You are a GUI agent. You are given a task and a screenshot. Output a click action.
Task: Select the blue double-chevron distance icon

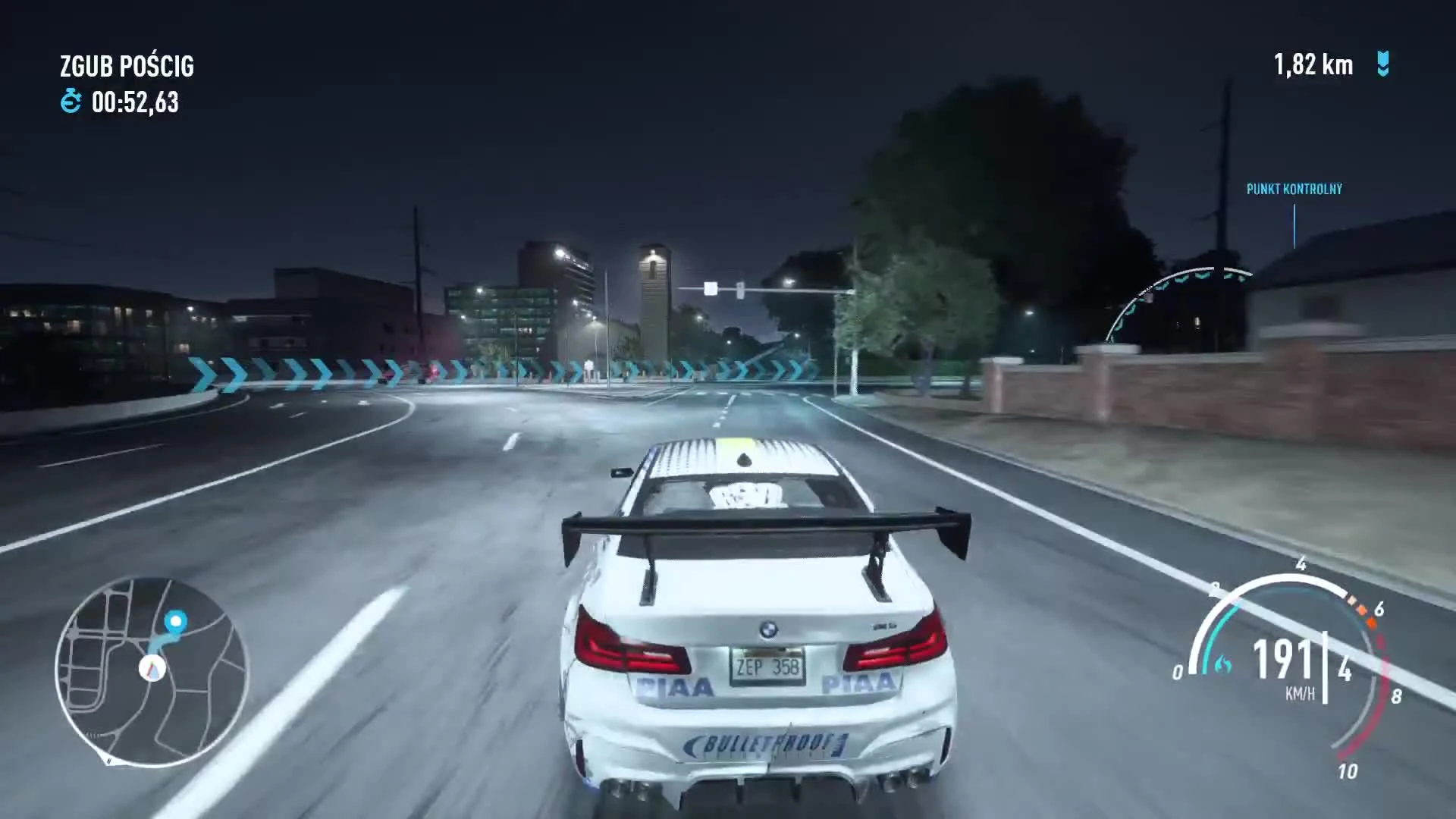click(x=1382, y=66)
